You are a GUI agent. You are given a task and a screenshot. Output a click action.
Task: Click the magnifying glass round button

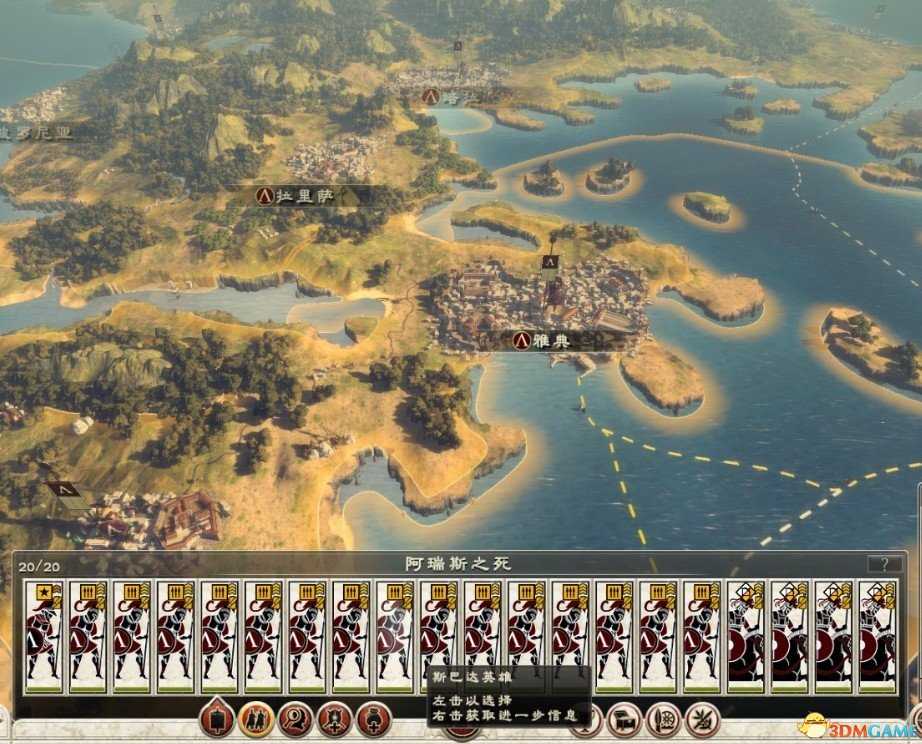[x=295, y=717]
